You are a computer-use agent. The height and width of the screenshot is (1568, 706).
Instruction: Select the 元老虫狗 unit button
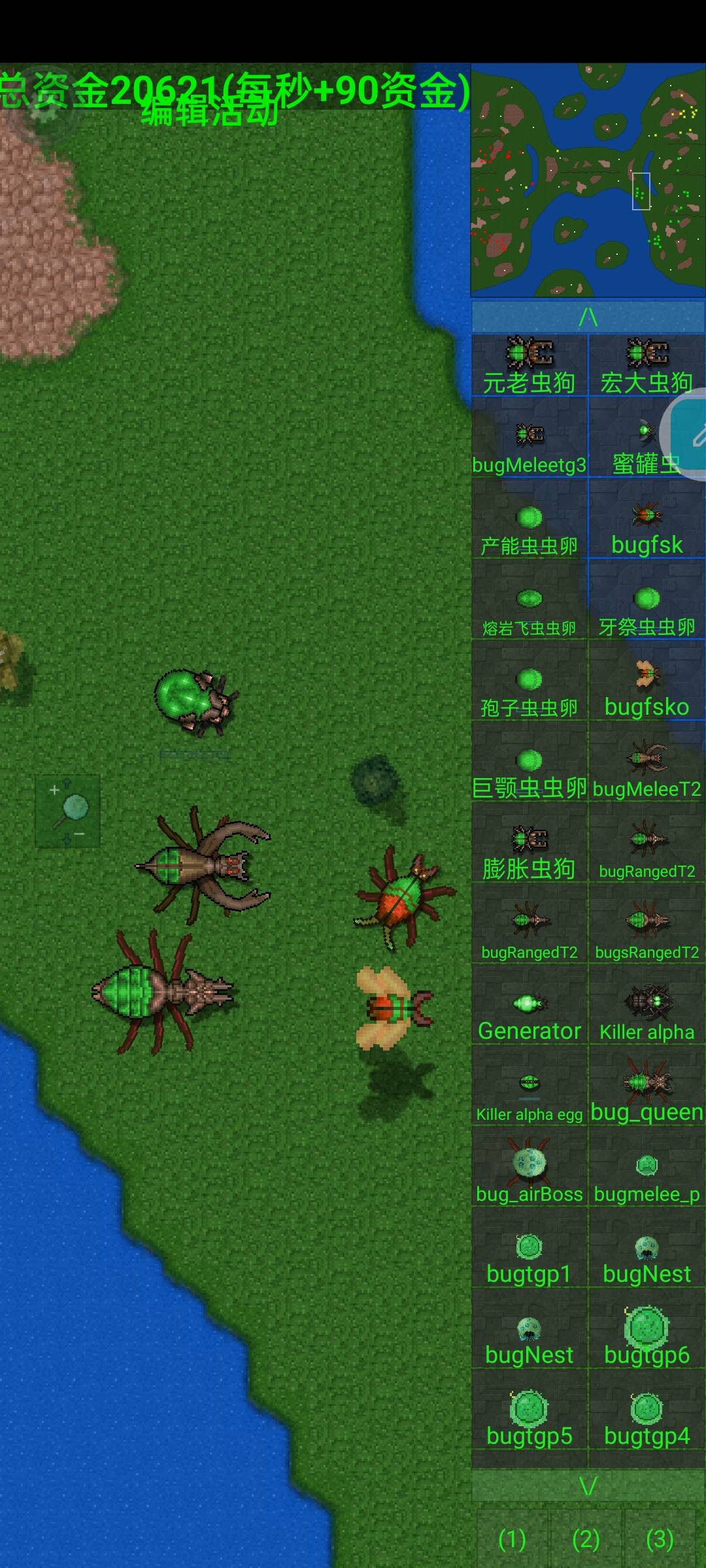pyautogui.click(x=529, y=365)
